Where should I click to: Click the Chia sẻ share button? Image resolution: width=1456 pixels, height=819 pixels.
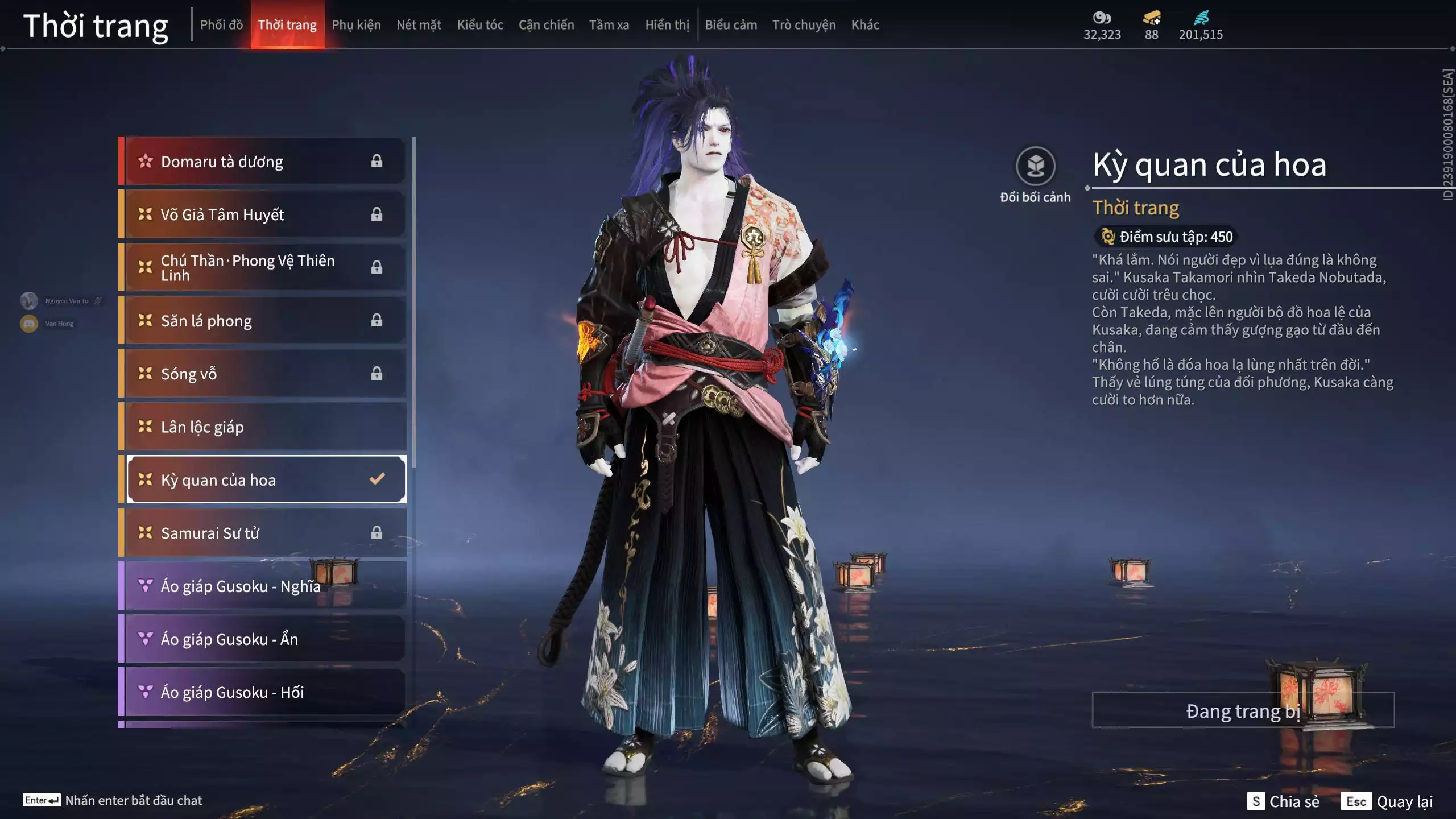click(1283, 801)
